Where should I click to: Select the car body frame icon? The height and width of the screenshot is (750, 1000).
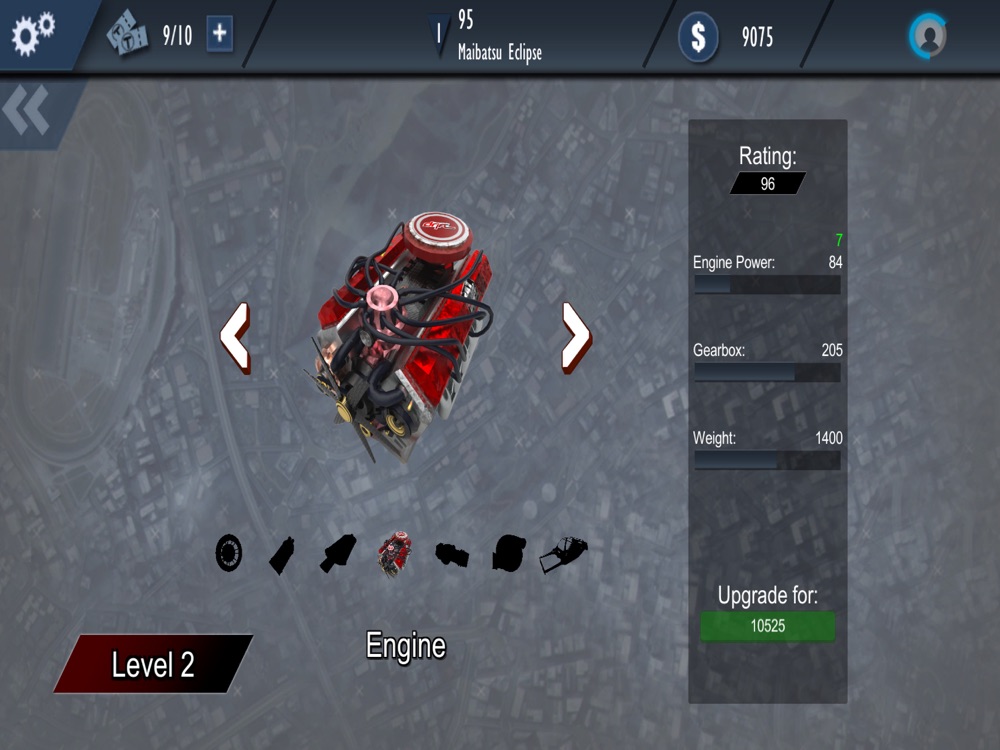click(564, 554)
